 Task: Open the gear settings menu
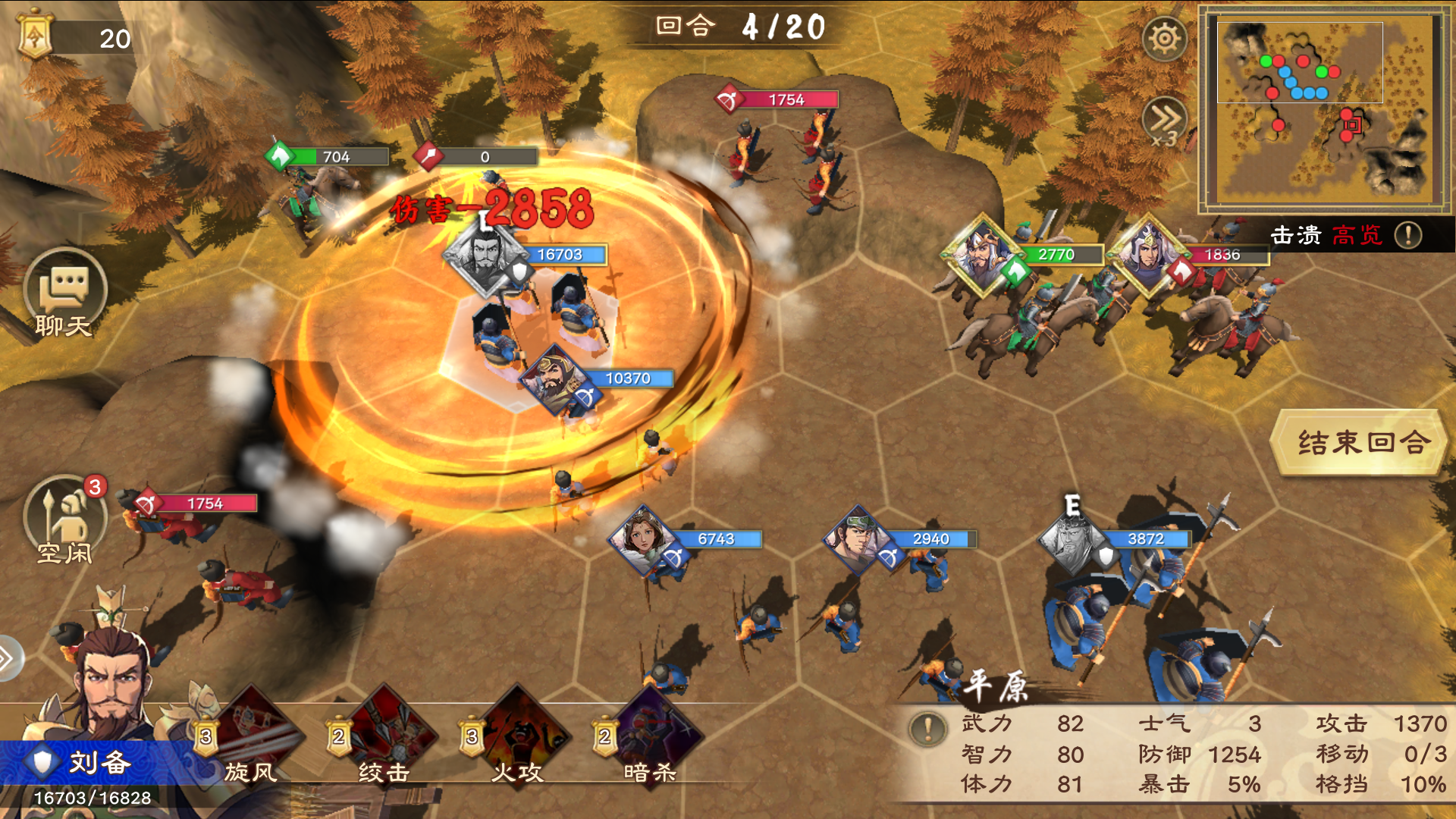1164,39
